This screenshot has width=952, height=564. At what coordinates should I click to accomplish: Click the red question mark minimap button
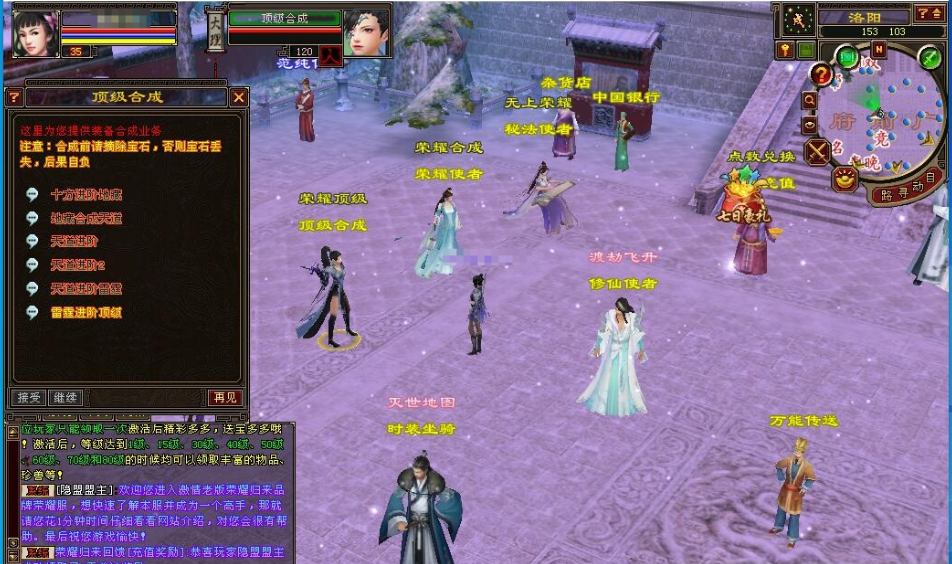[x=821, y=74]
